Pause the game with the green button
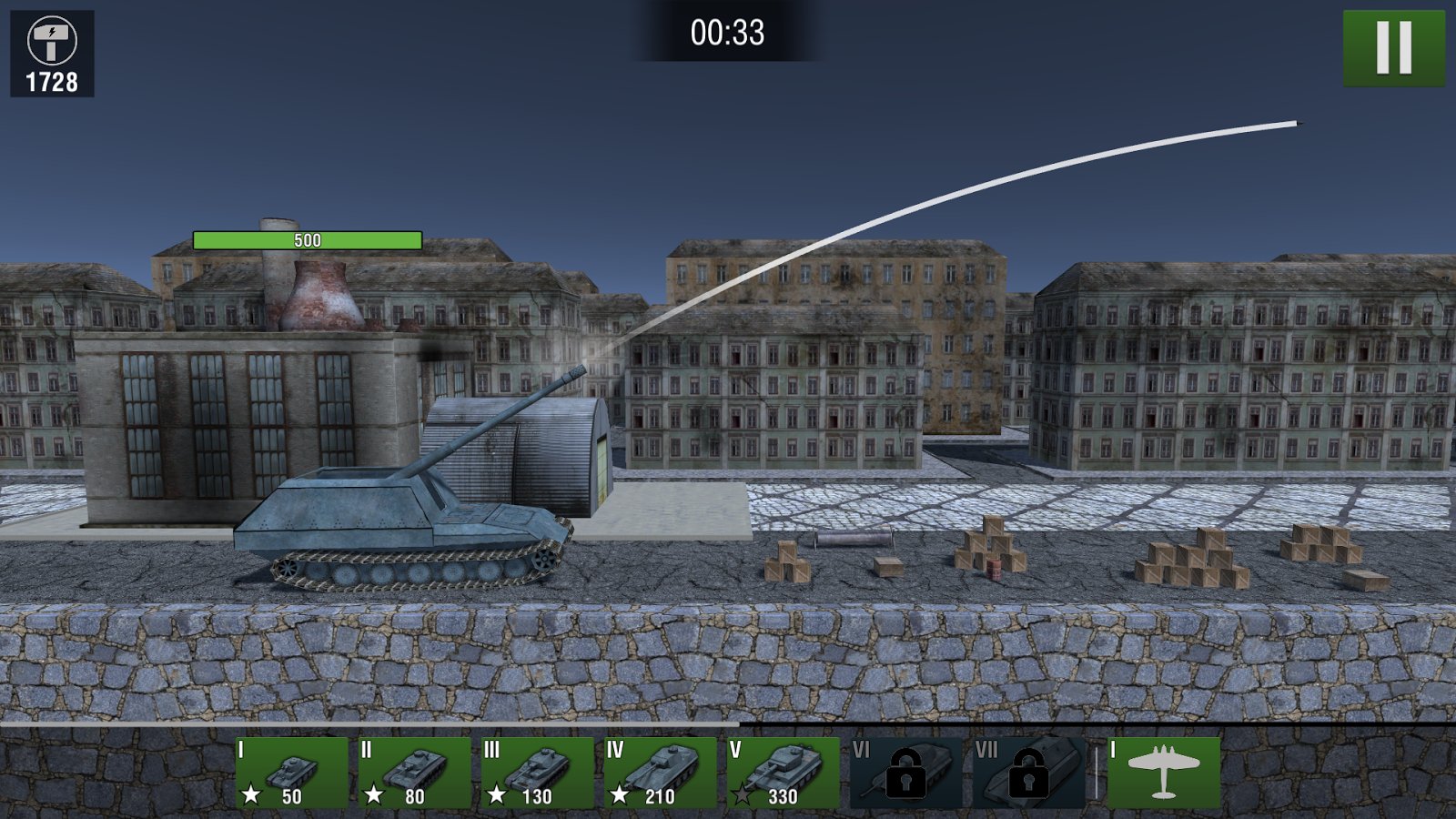Screen dimensions: 1456x819 [x=1393, y=48]
